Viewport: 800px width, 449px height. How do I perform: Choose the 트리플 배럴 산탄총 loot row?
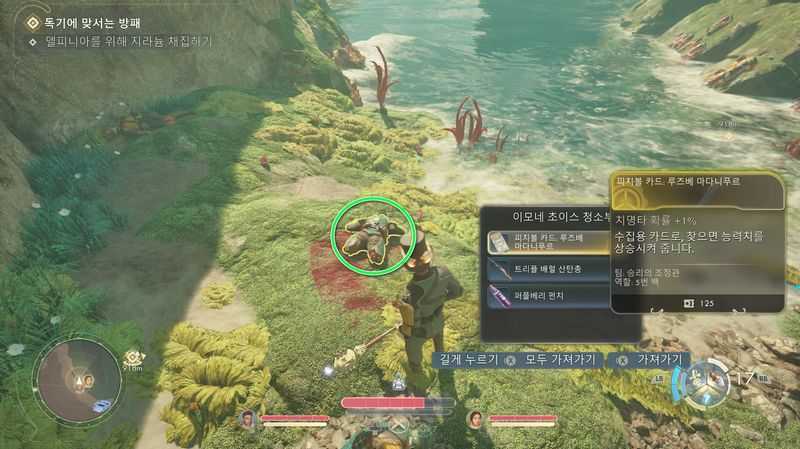pyautogui.click(x=545, y=268)
